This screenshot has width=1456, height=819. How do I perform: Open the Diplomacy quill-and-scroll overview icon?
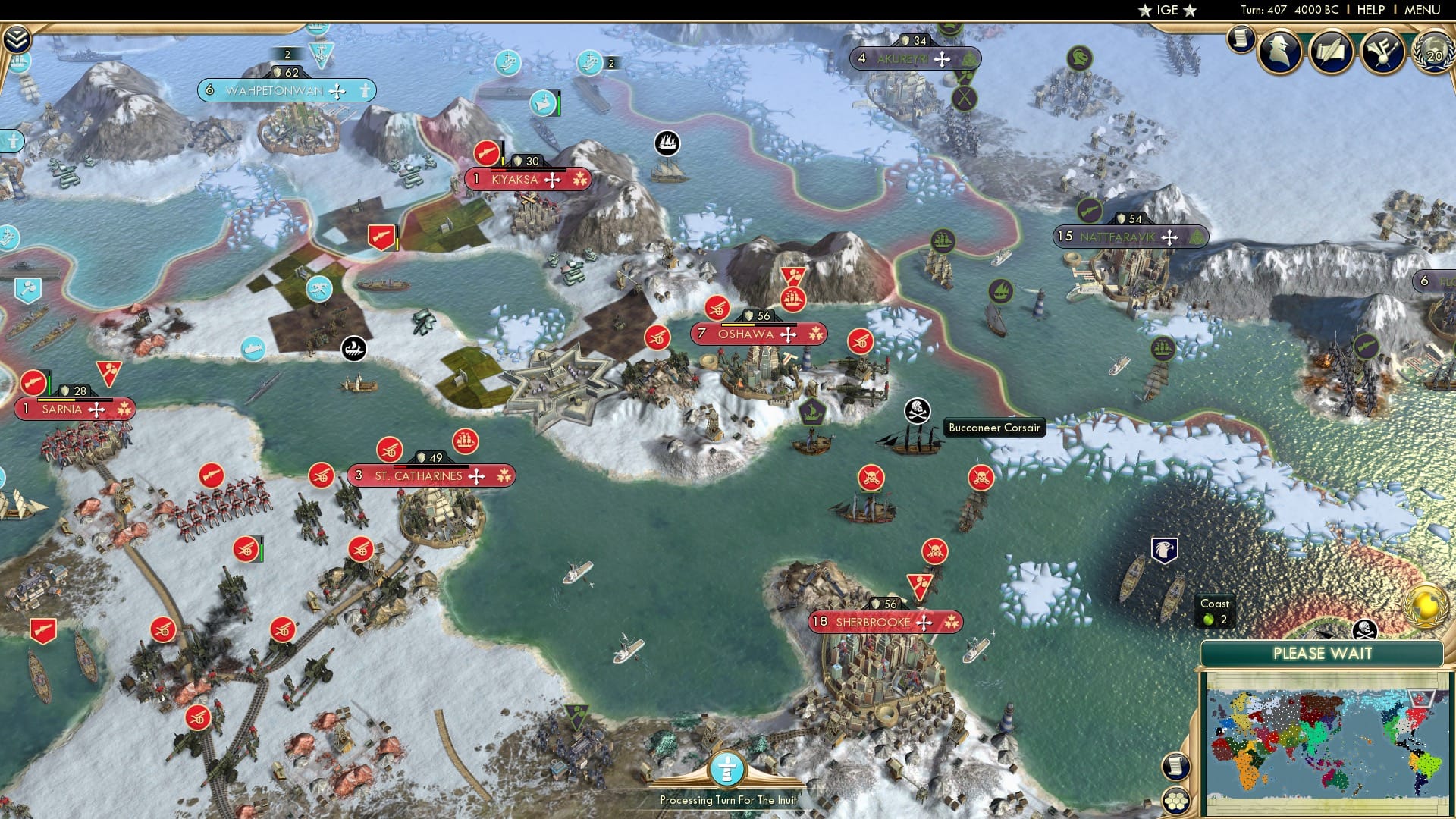point(1332,50)
